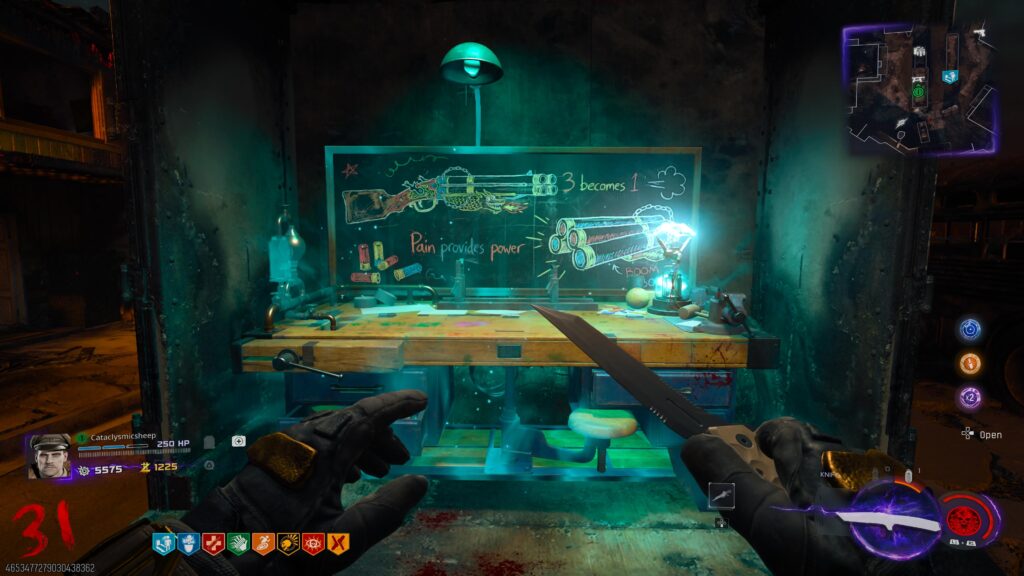Select the blue perk marker on the minimap
Screen dimensions: 1024x576
[x=951, y=76]
